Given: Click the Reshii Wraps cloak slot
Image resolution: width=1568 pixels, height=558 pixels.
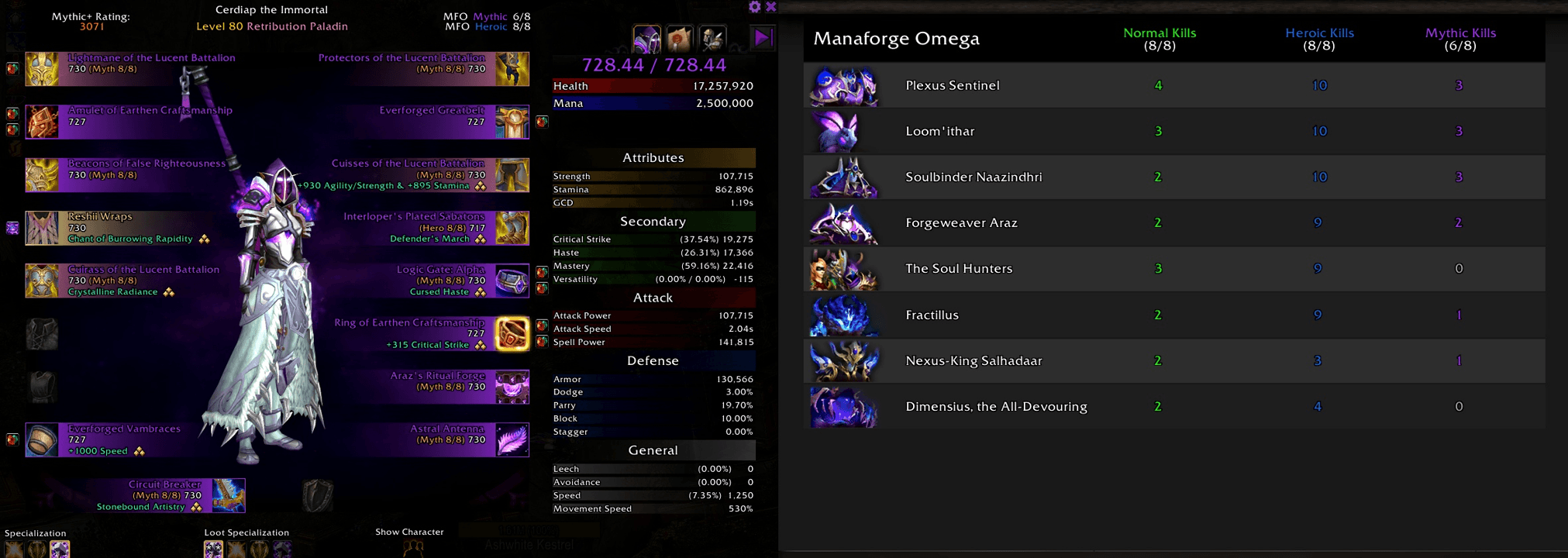Looking at the screenshot, I should coord(43,228).
